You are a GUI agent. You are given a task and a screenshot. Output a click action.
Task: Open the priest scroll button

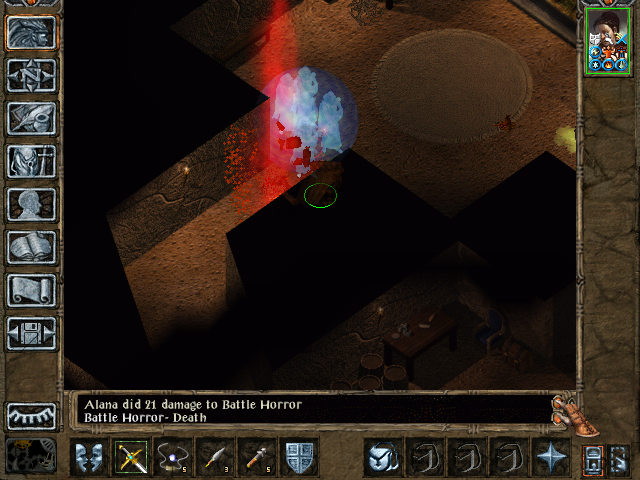pyautogui.click(x=31, y=290)
